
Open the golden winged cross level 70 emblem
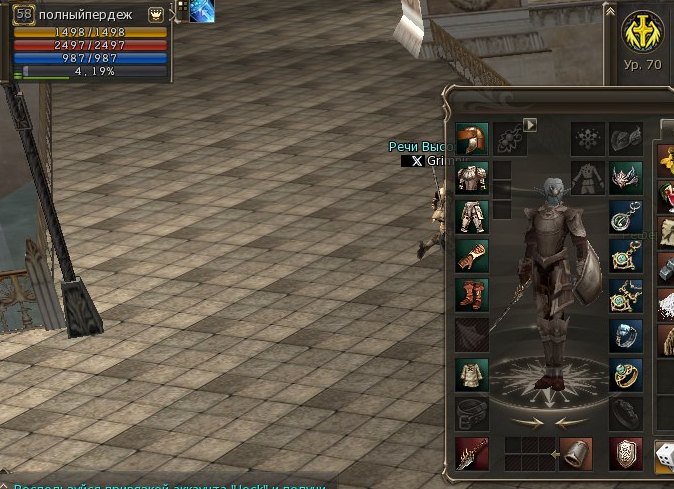[x=642, y=34]
